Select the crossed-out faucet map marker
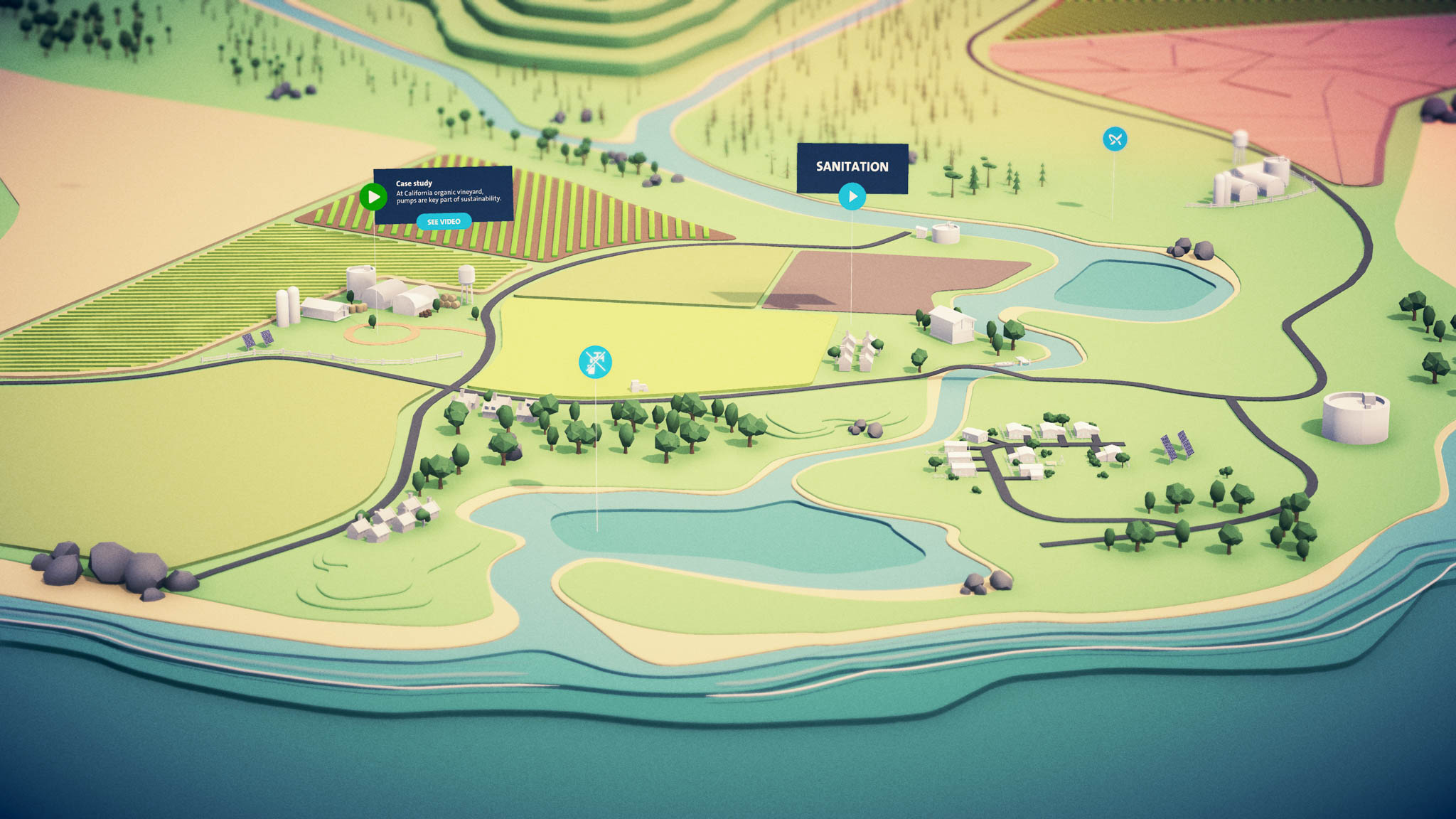Screen dimensions: 1456x819 point(595,362)
